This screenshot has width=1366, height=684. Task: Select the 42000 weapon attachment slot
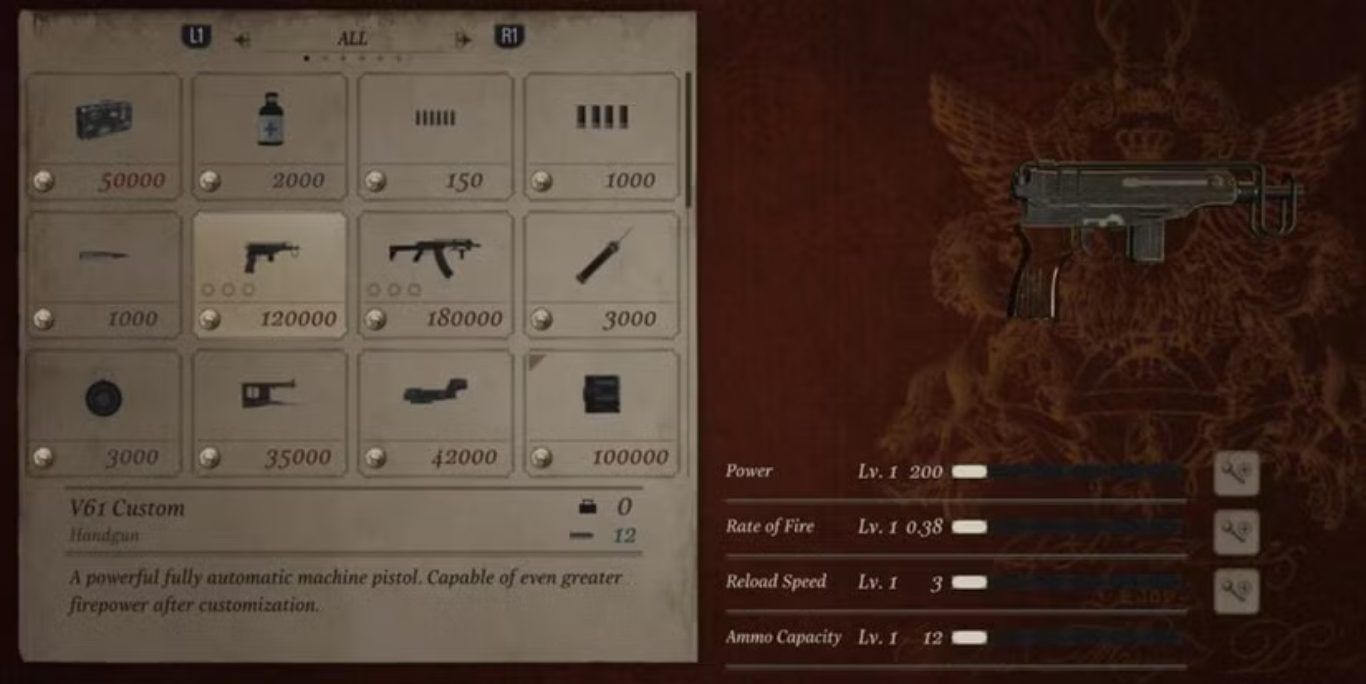pos(436,412)
